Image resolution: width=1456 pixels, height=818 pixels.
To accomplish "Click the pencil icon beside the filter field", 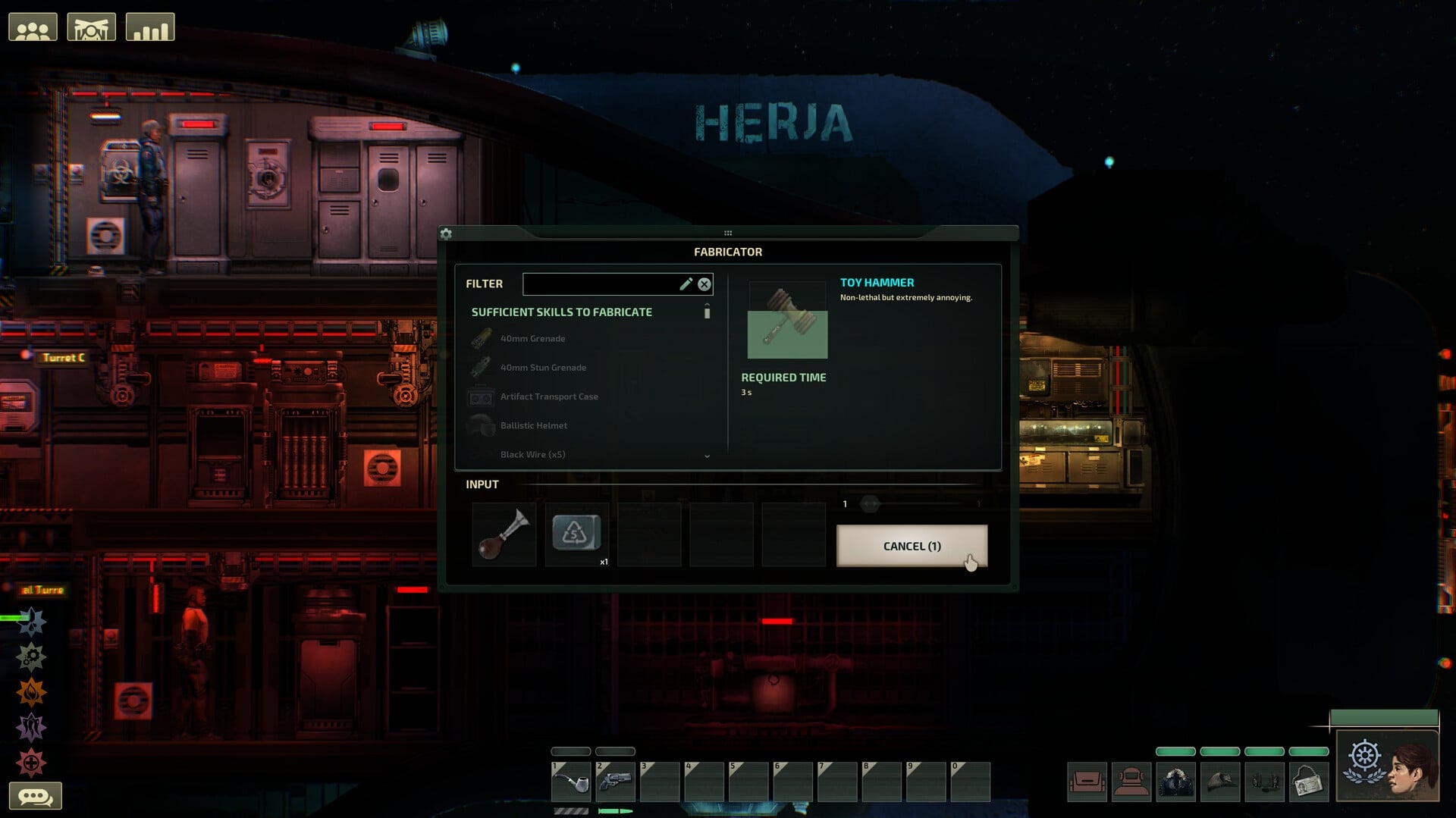I will [686, 284].
